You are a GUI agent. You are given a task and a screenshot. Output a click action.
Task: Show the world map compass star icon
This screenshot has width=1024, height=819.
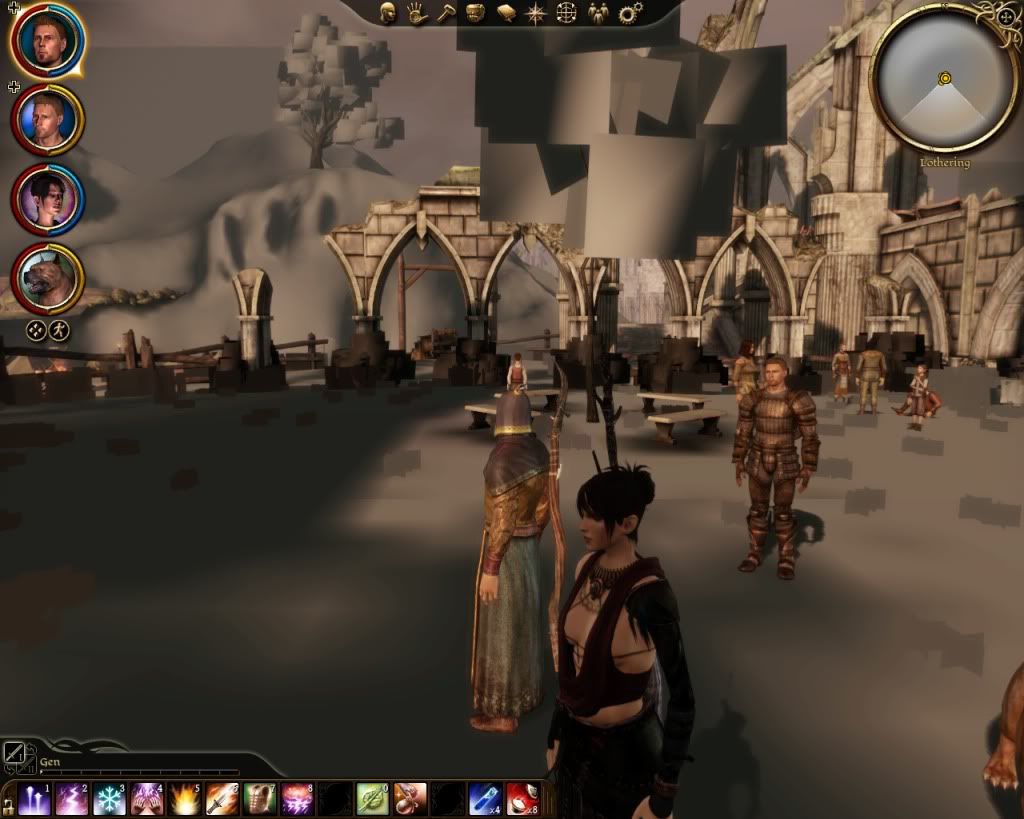[x=536, y=13]
